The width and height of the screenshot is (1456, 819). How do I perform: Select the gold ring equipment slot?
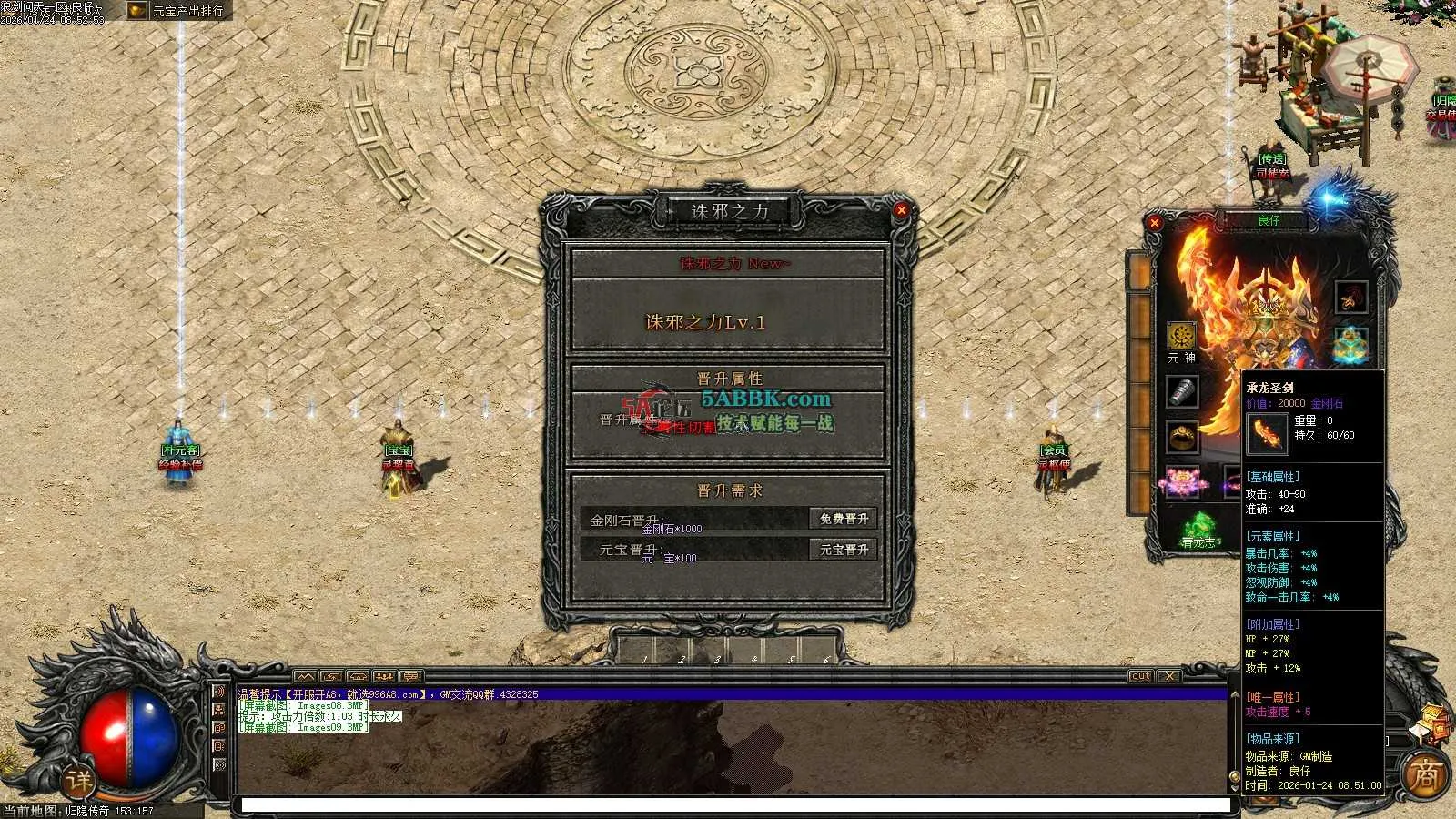(x=1182, y=437)
